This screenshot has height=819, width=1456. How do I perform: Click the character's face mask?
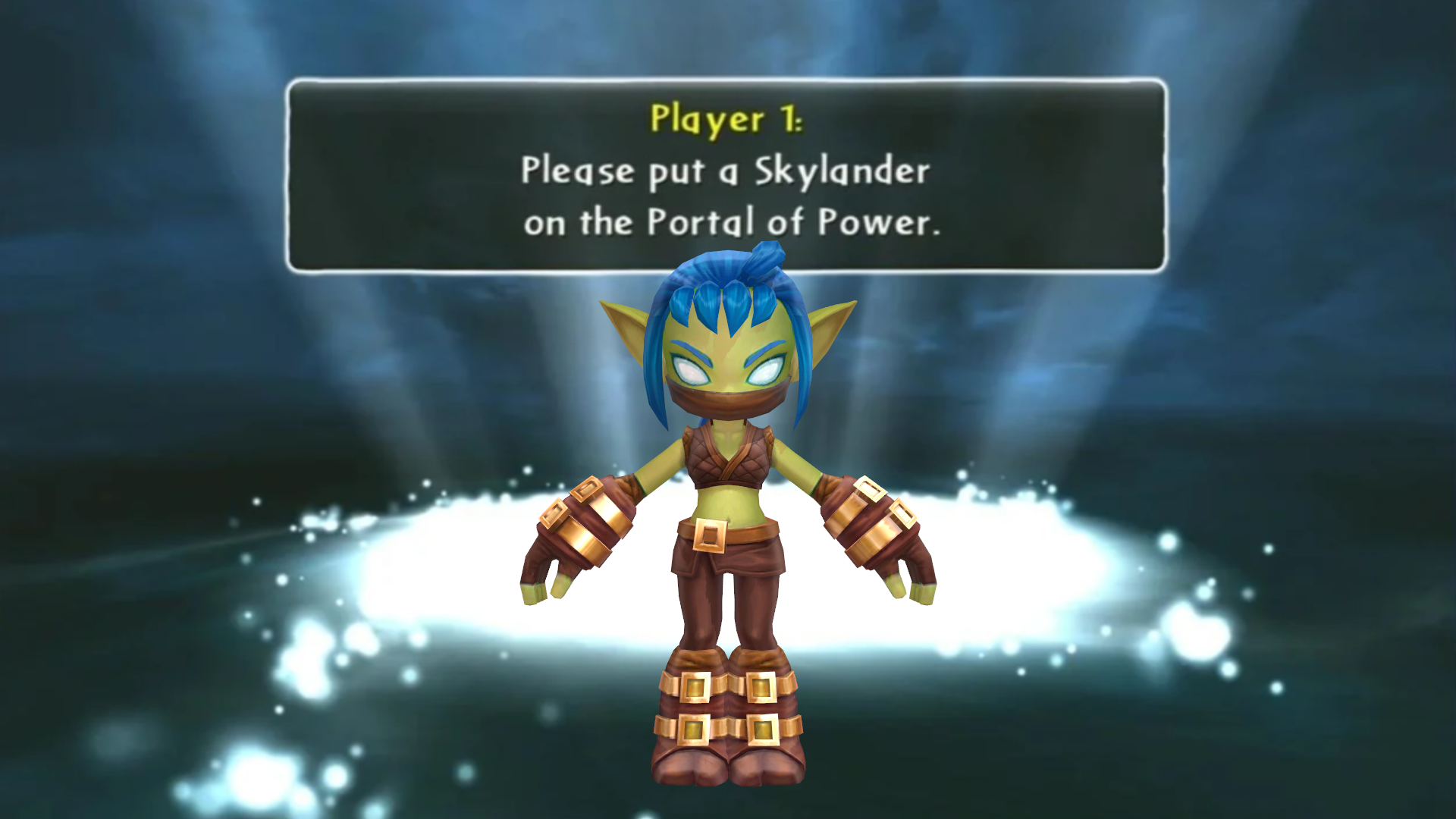point(728,402)
